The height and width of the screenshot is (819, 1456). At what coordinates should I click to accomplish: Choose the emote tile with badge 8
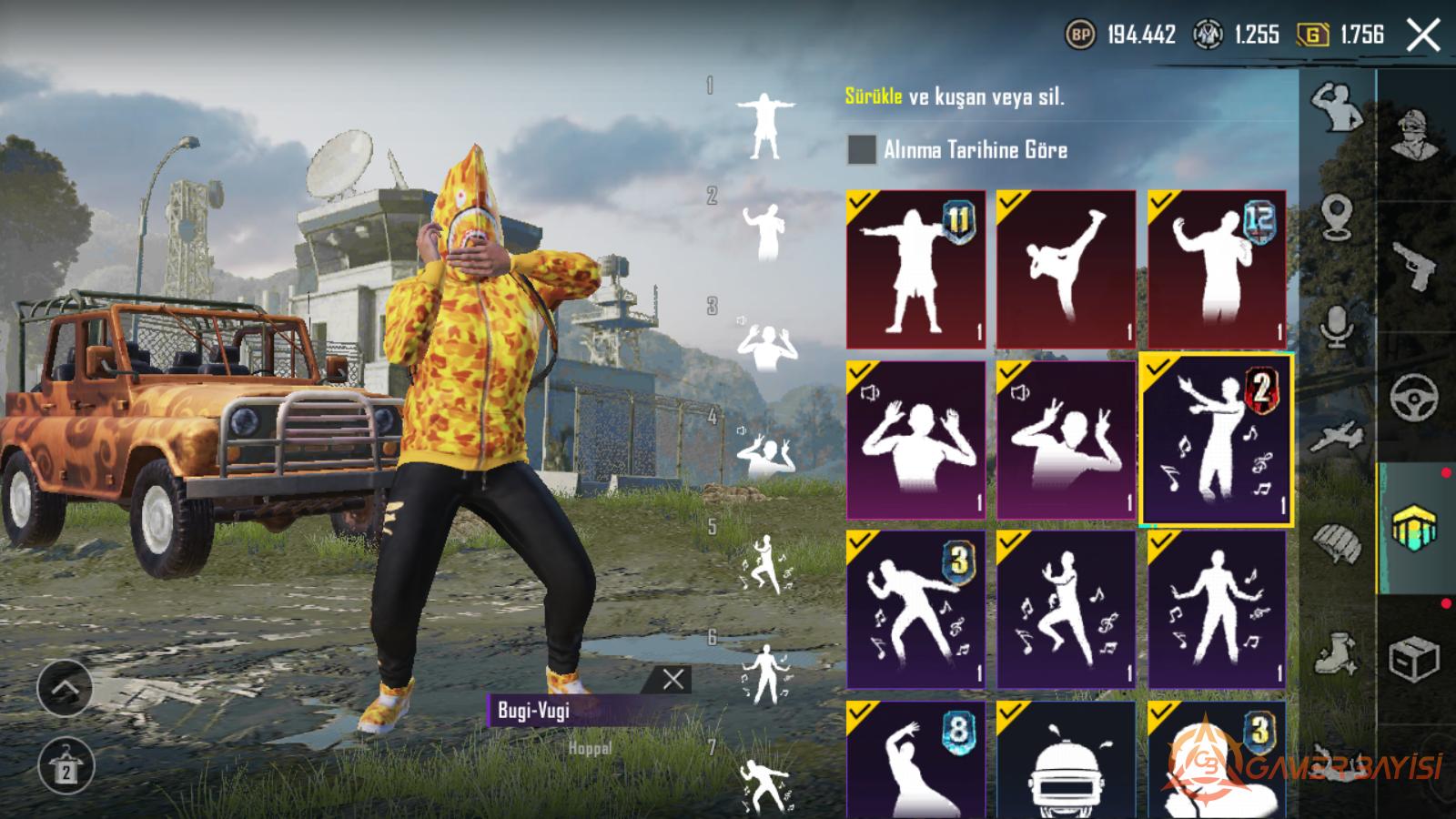915,759
